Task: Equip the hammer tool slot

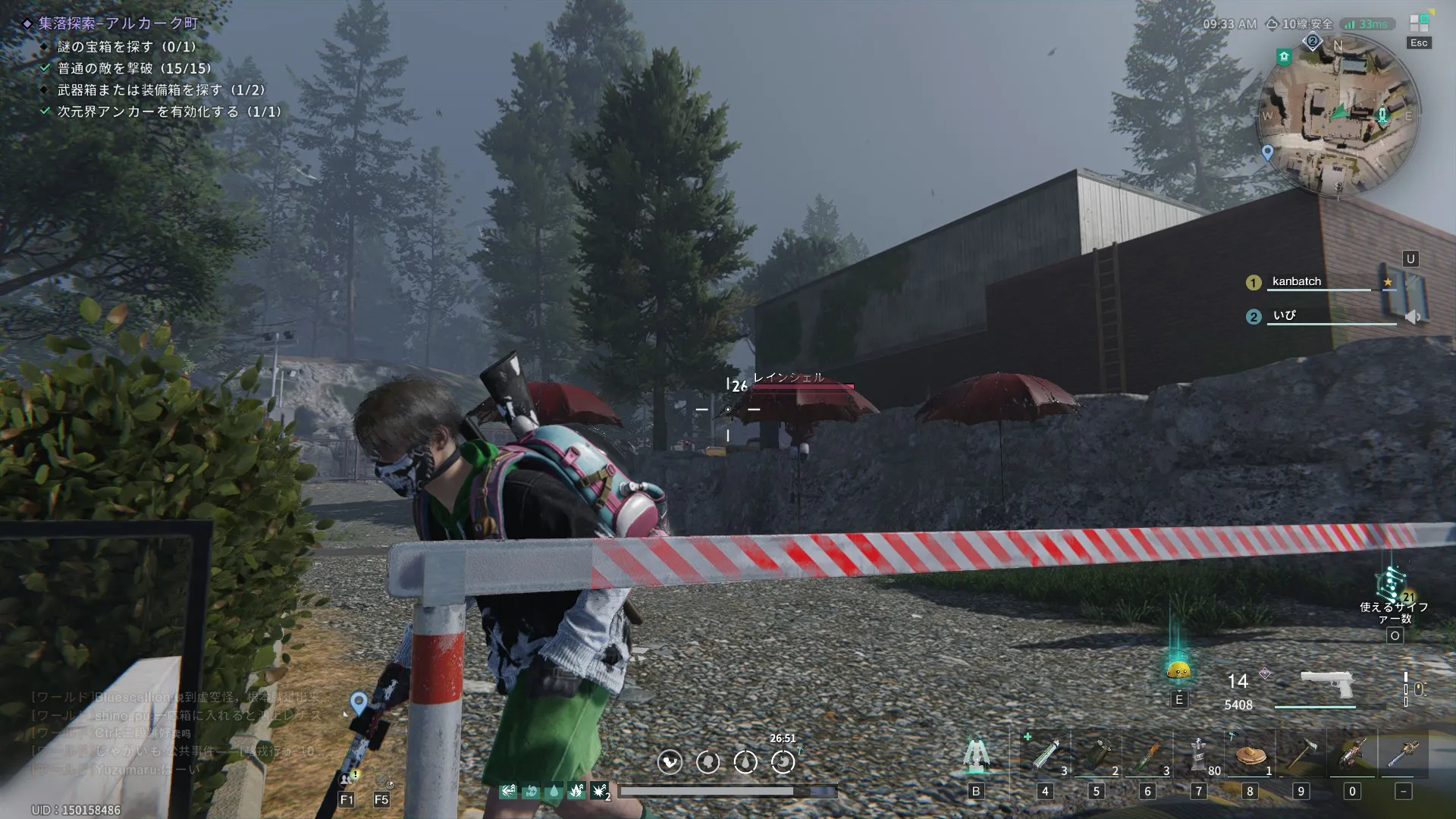Action: coord(1301,755)
